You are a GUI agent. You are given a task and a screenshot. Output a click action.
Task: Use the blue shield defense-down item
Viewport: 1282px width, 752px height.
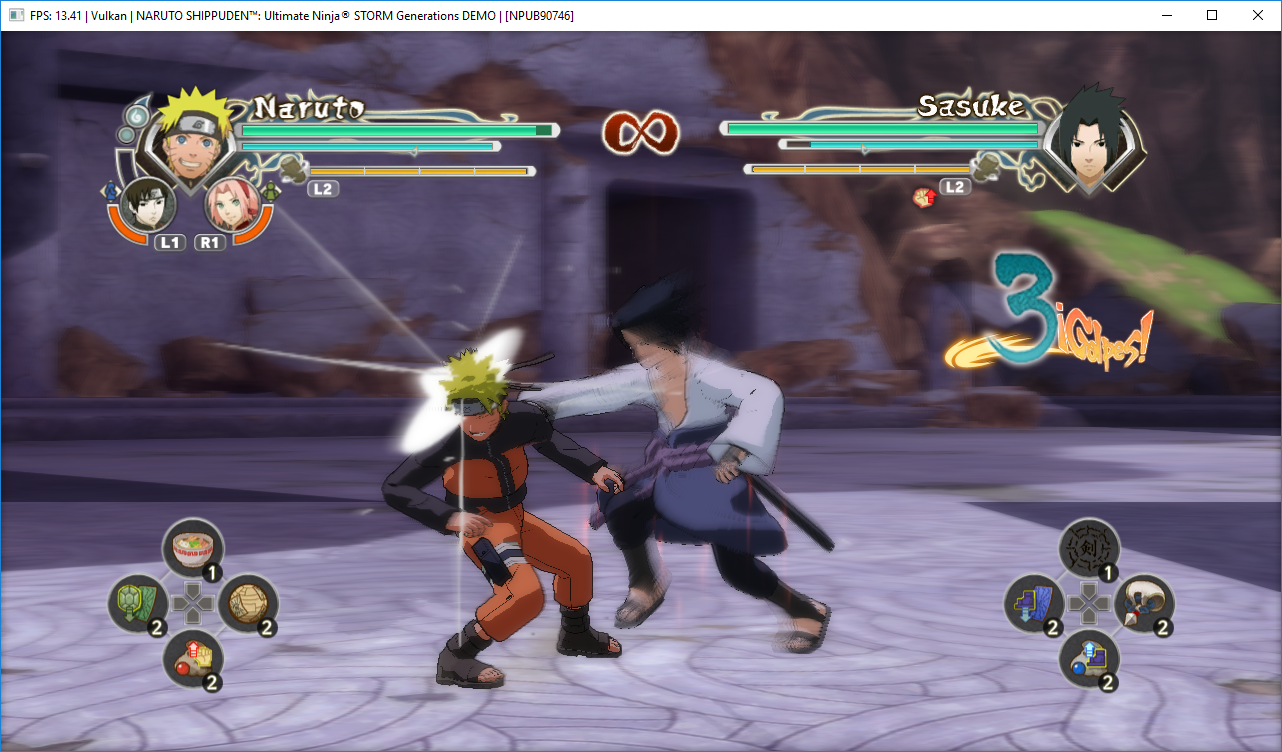(1034, 604)
